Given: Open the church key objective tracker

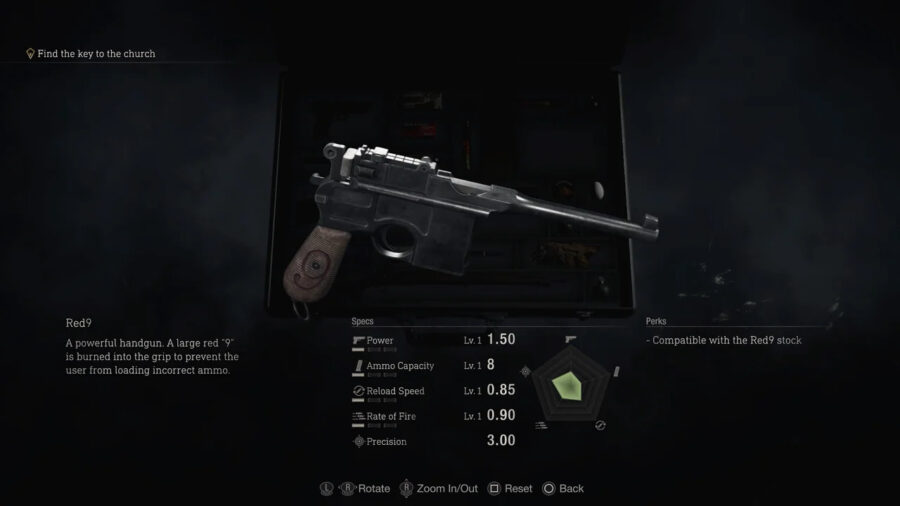Looking at the screenshot, I should click(x=90, y=53).
